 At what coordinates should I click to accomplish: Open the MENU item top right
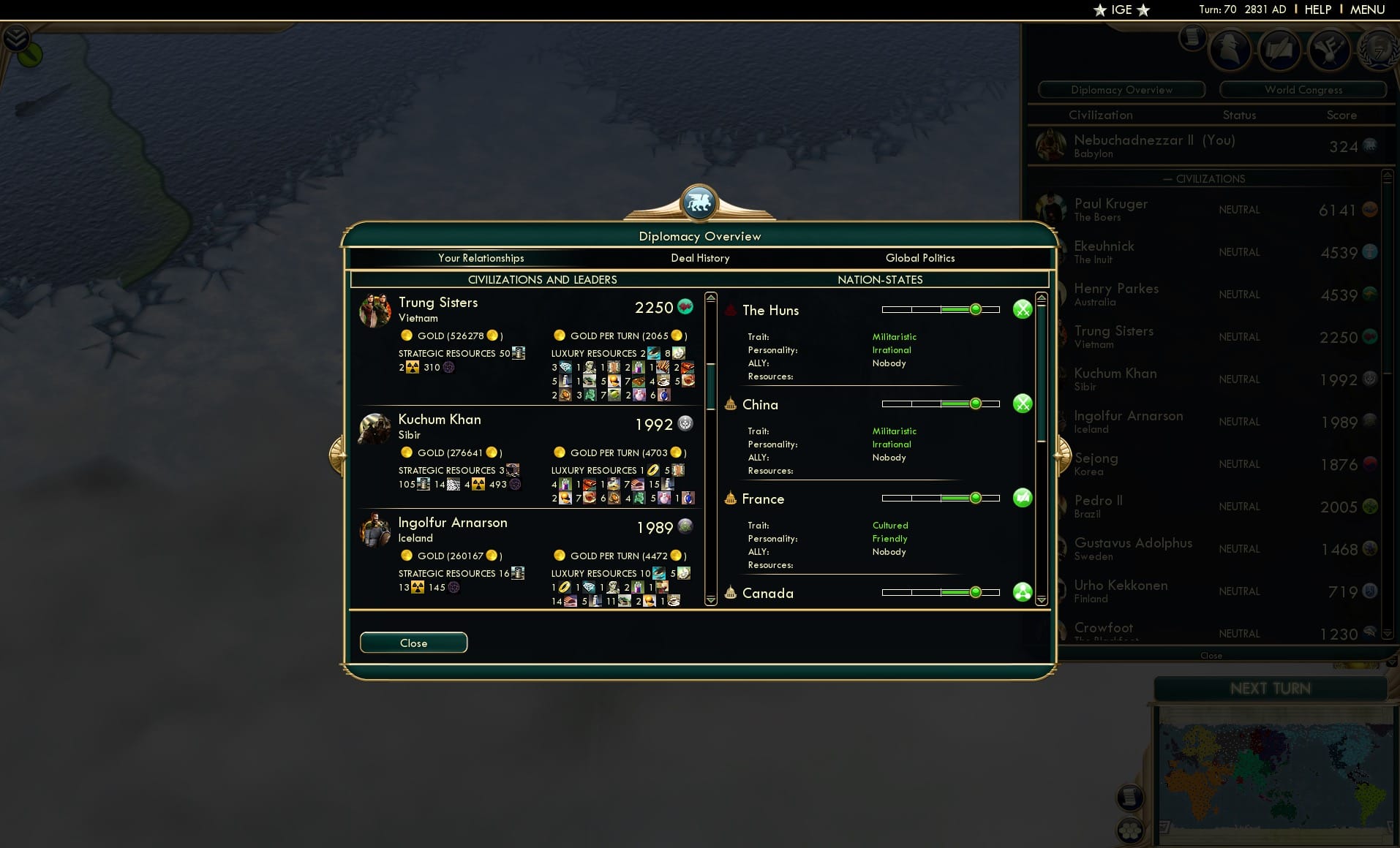point(1366,10)
